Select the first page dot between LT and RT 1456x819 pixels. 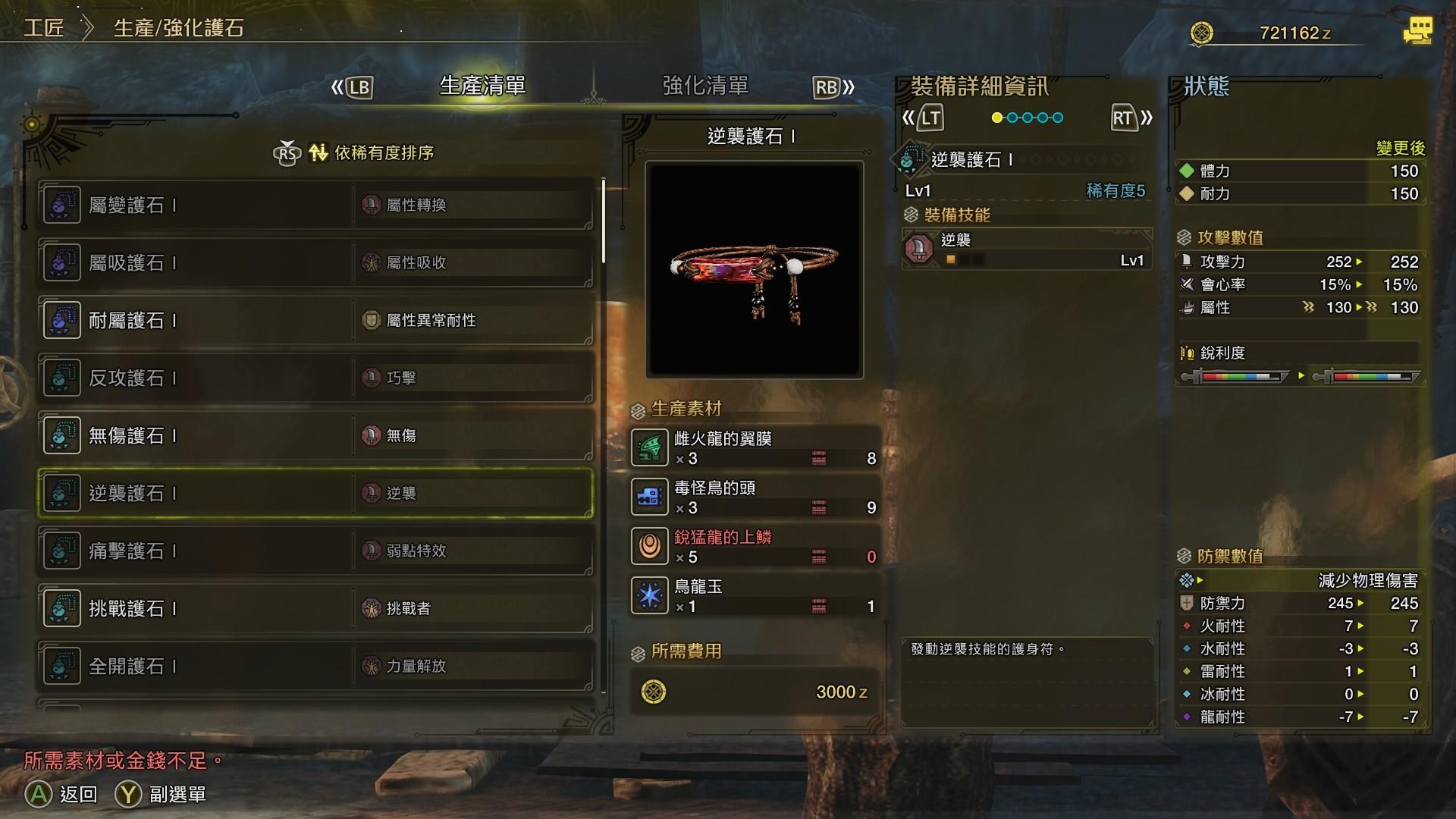pyautogui.click(x=999, y=118)
